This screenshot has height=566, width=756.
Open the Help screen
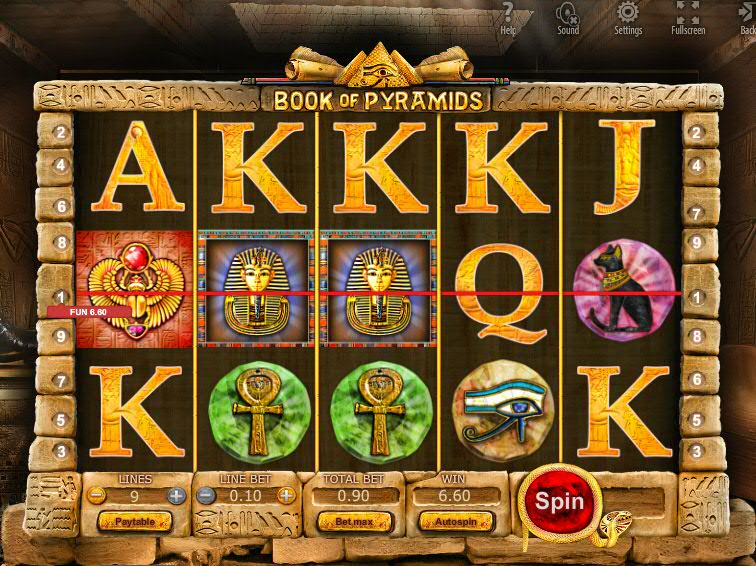509,17
